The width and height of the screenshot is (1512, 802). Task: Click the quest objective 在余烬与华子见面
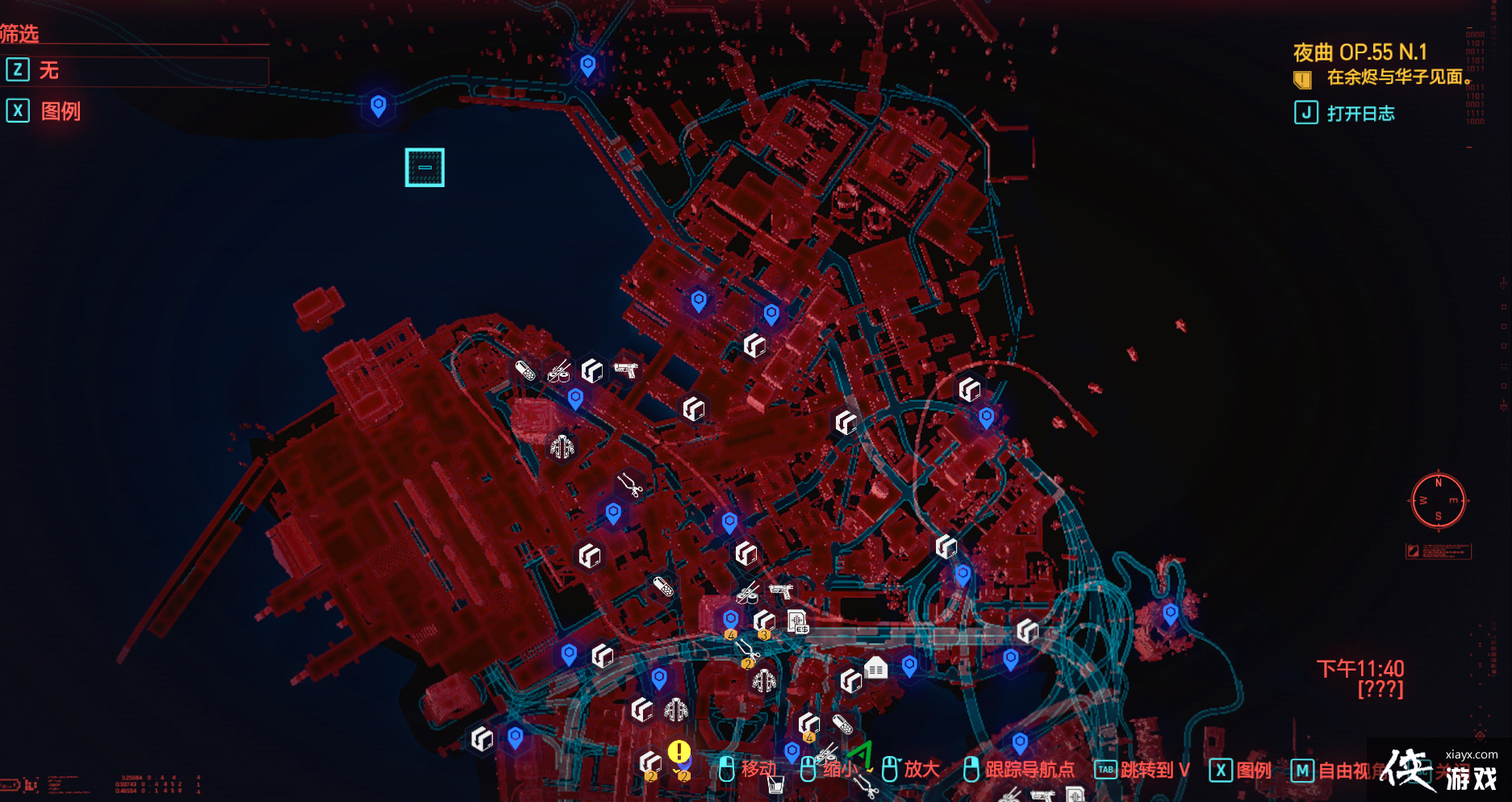pos(1388,78)
